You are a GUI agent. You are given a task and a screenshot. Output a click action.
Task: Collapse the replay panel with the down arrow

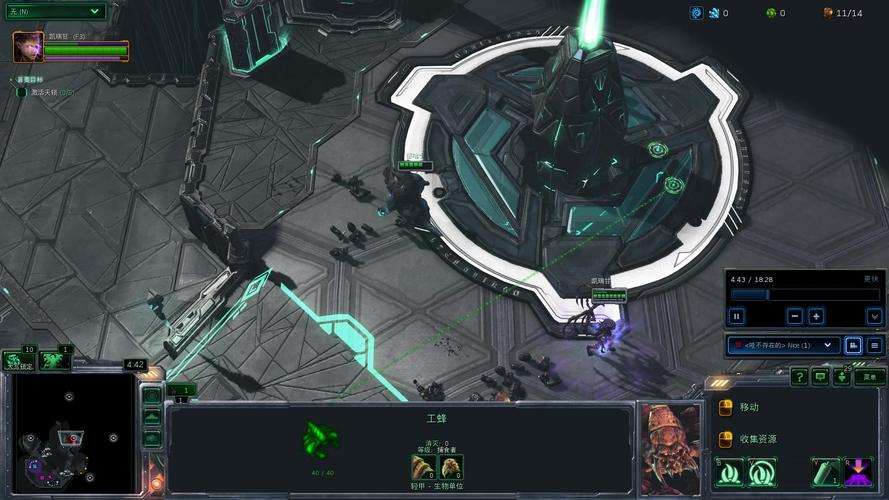pyautogui.click(x=874, y=316)
